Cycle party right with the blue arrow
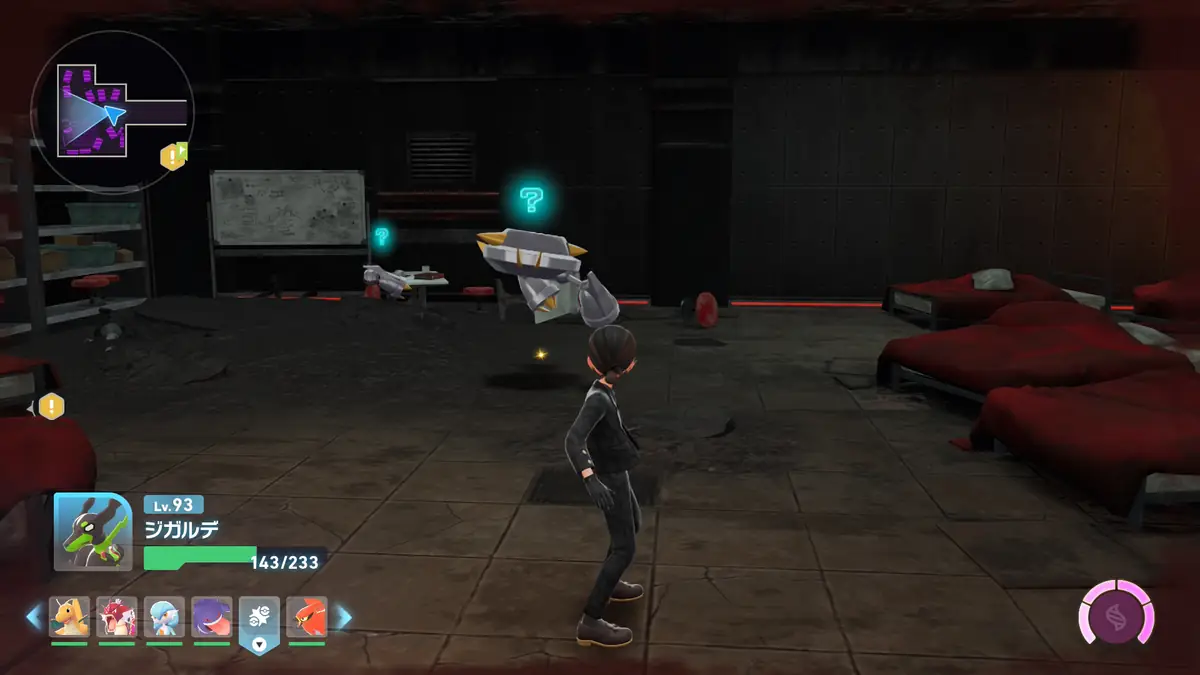This screenshot has height=675, width=1200. pyautogui.click(x=344, y=617)
